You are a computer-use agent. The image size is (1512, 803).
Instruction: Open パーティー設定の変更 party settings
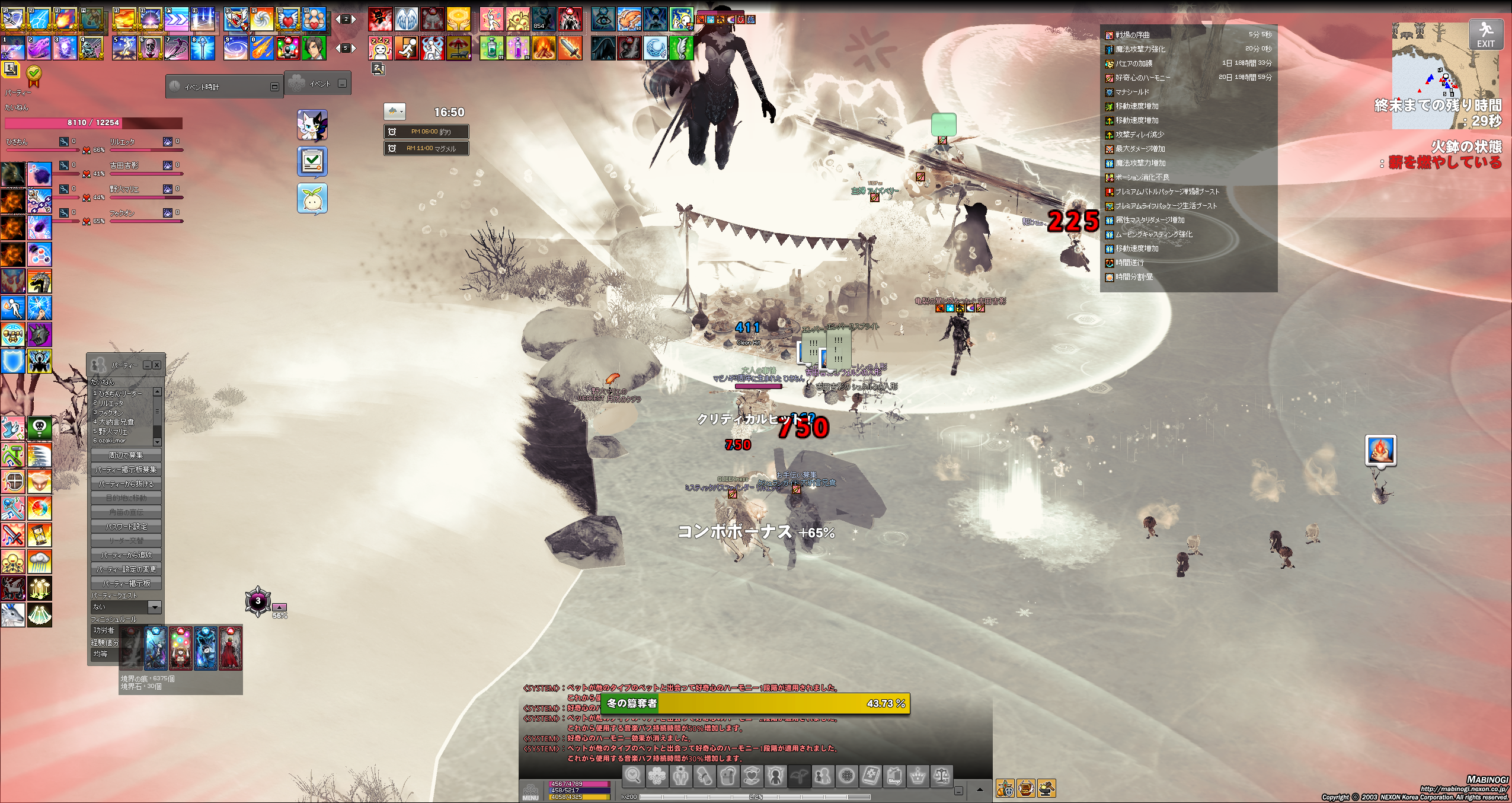tap(126, 569)
